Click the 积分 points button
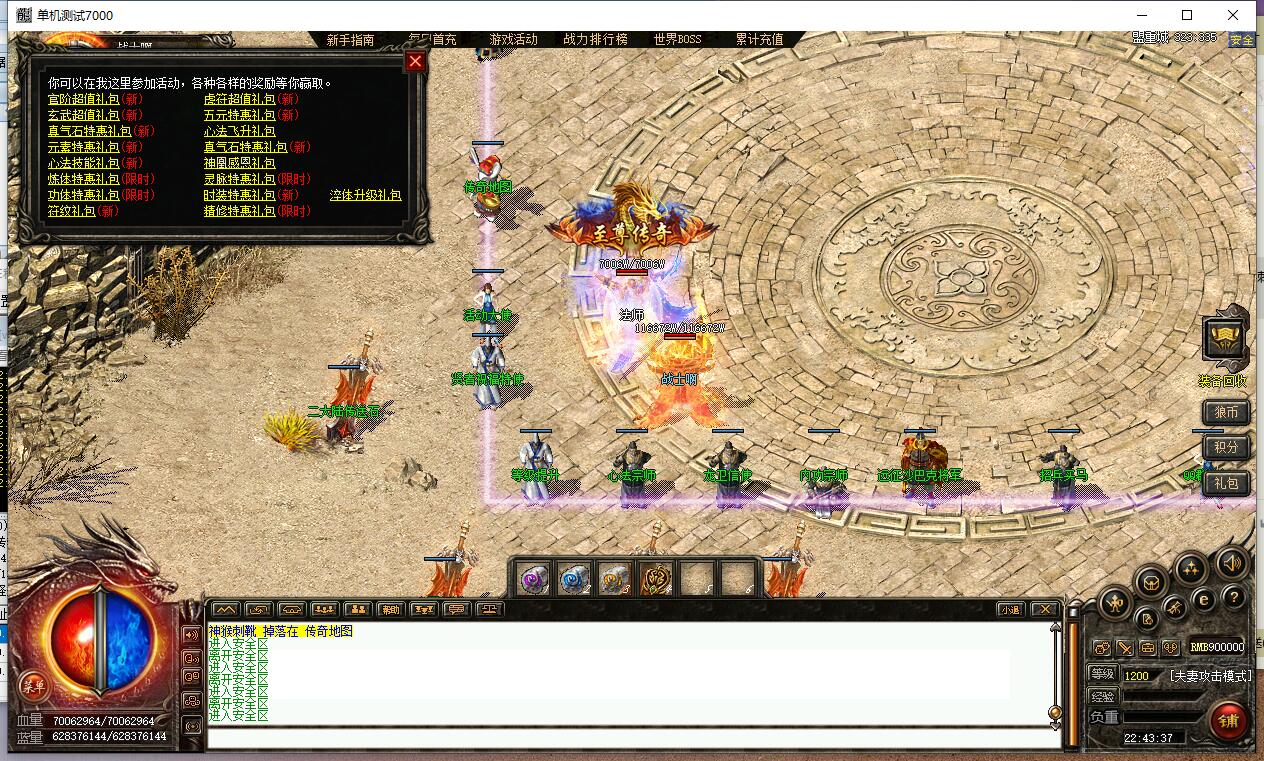The height and width of the screenshot is (761, 1264). pyautogui.click(x=1226, y=447)
